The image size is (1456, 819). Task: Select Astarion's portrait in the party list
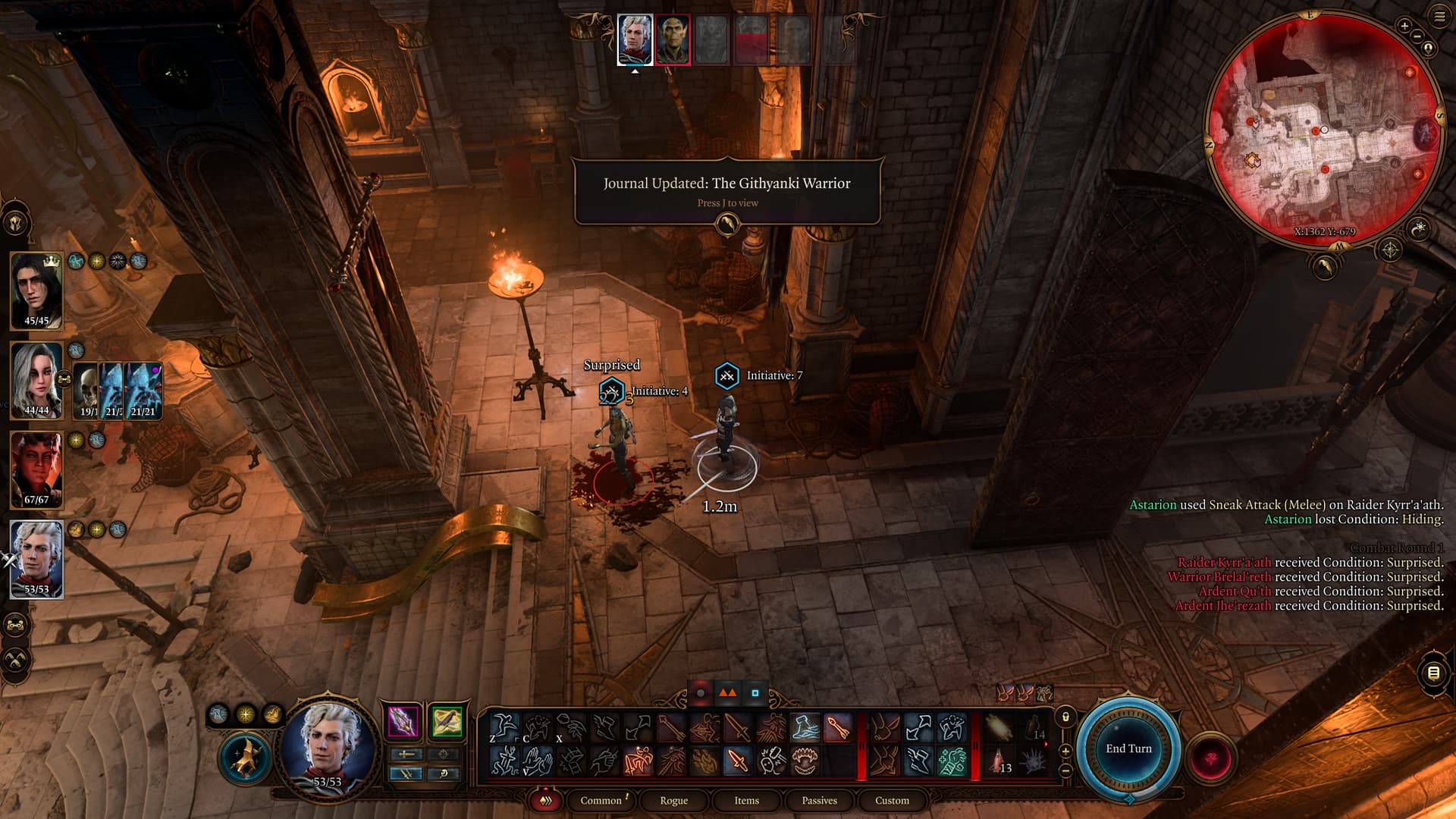pyautogui.click(x=36, y=559)
